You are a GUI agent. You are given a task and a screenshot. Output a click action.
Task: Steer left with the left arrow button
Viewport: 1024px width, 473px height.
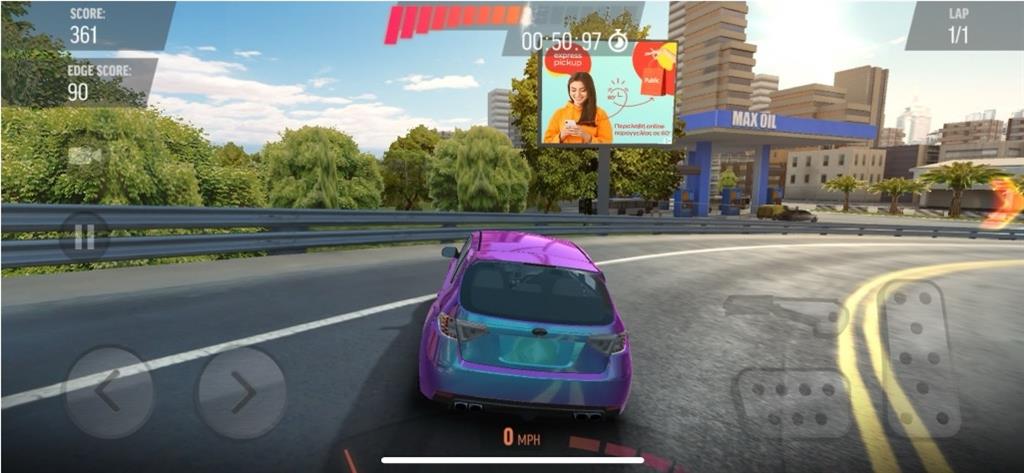tap(108, 392)
